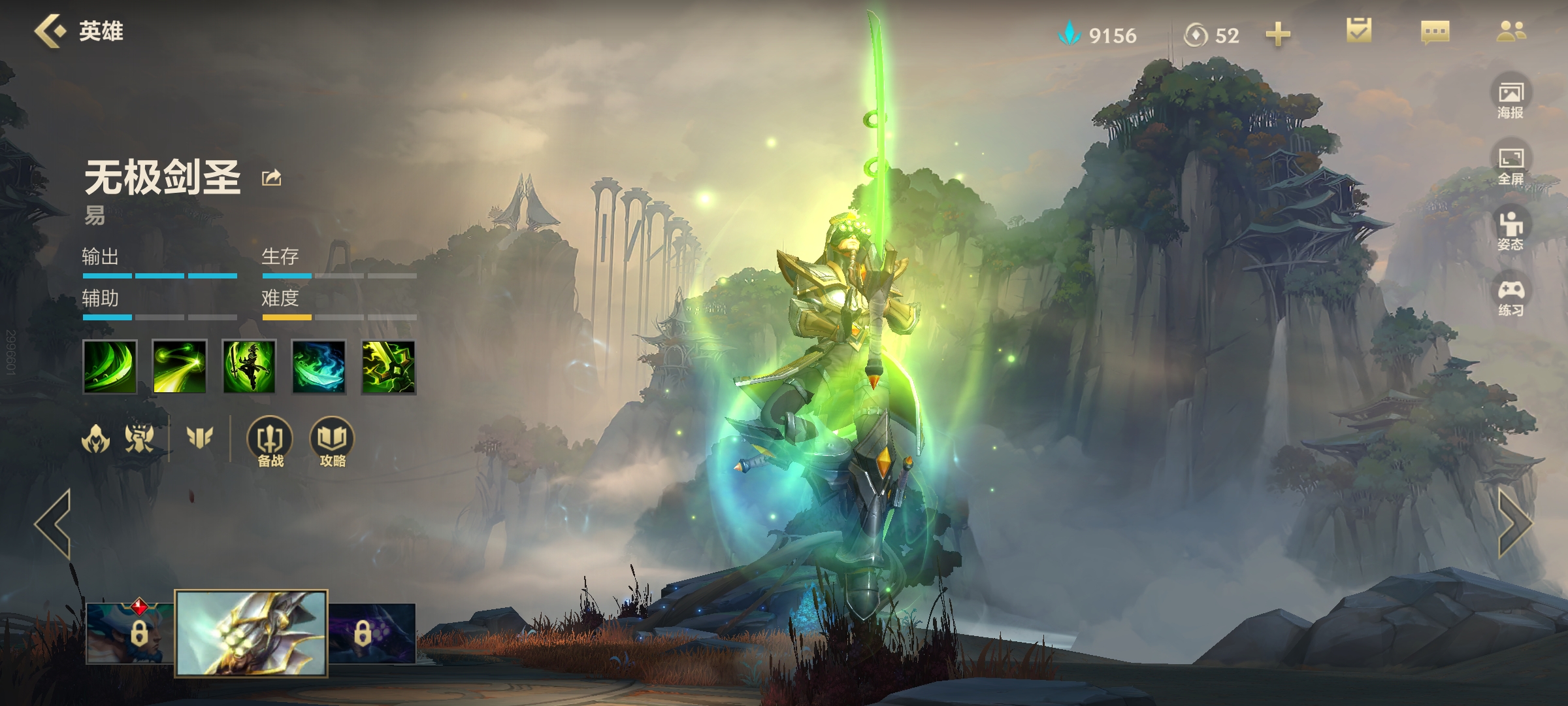Show the next champion with right arrow
1568x706 pixels.
[1514, 524]
